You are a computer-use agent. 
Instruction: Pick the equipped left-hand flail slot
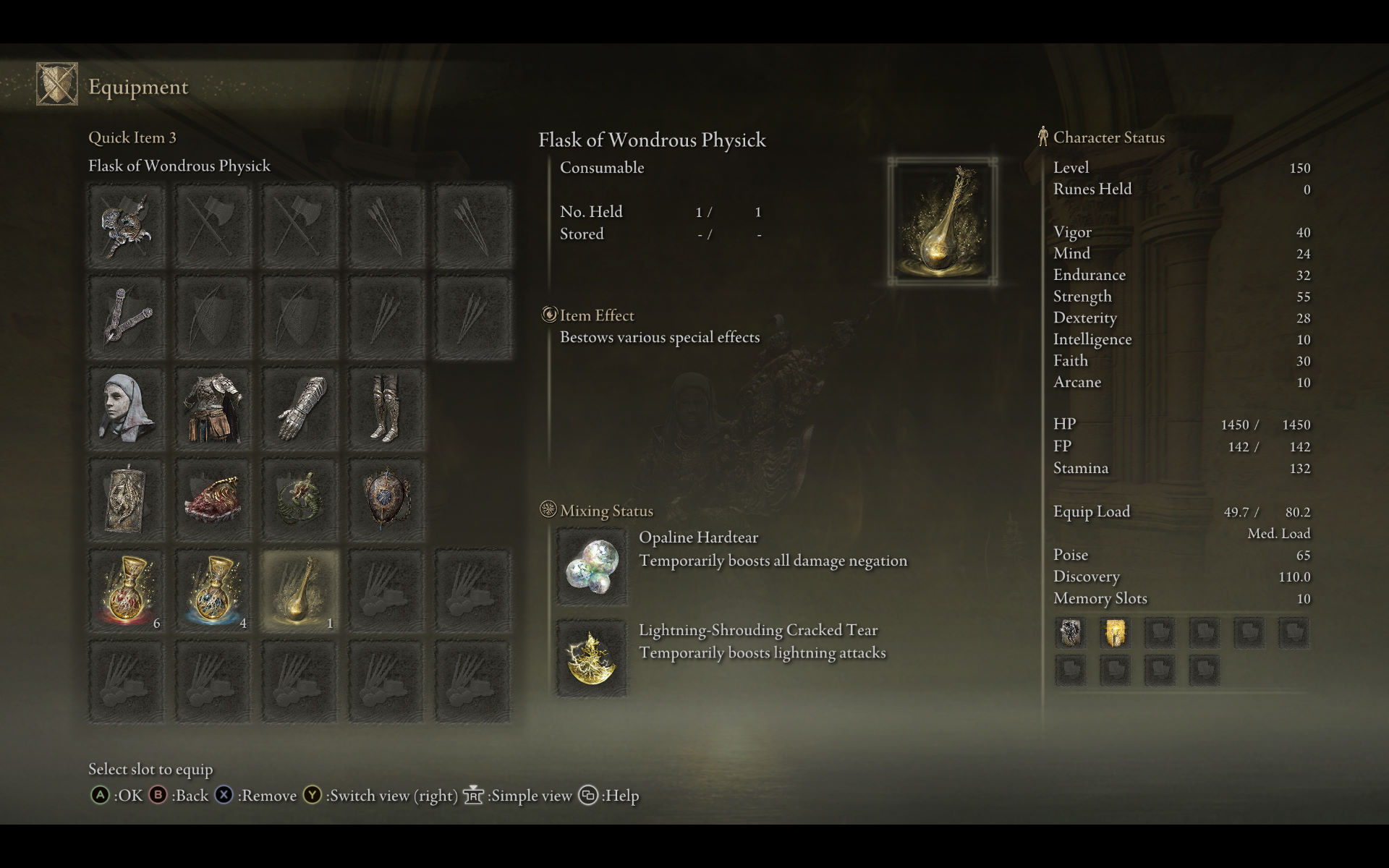coord(127,318)
